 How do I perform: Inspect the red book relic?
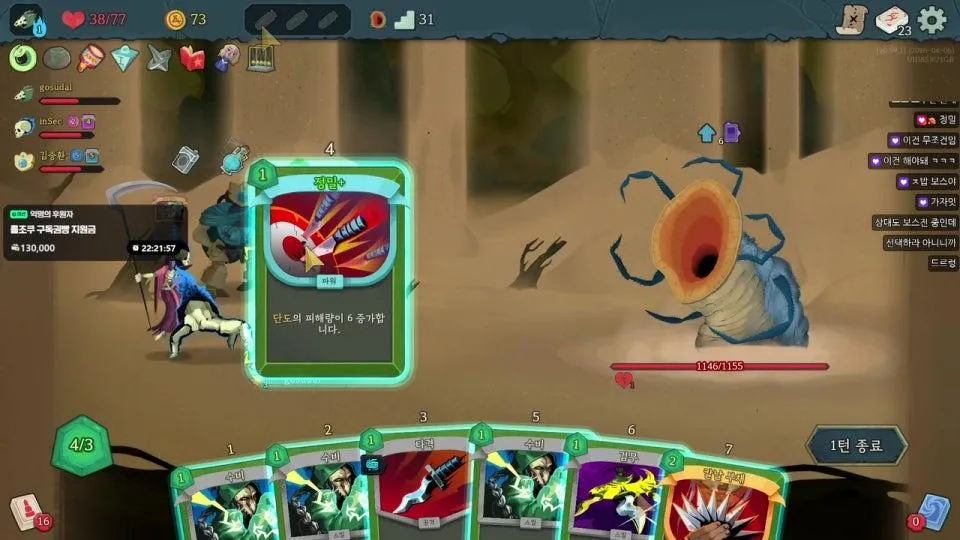click(192, 58)
